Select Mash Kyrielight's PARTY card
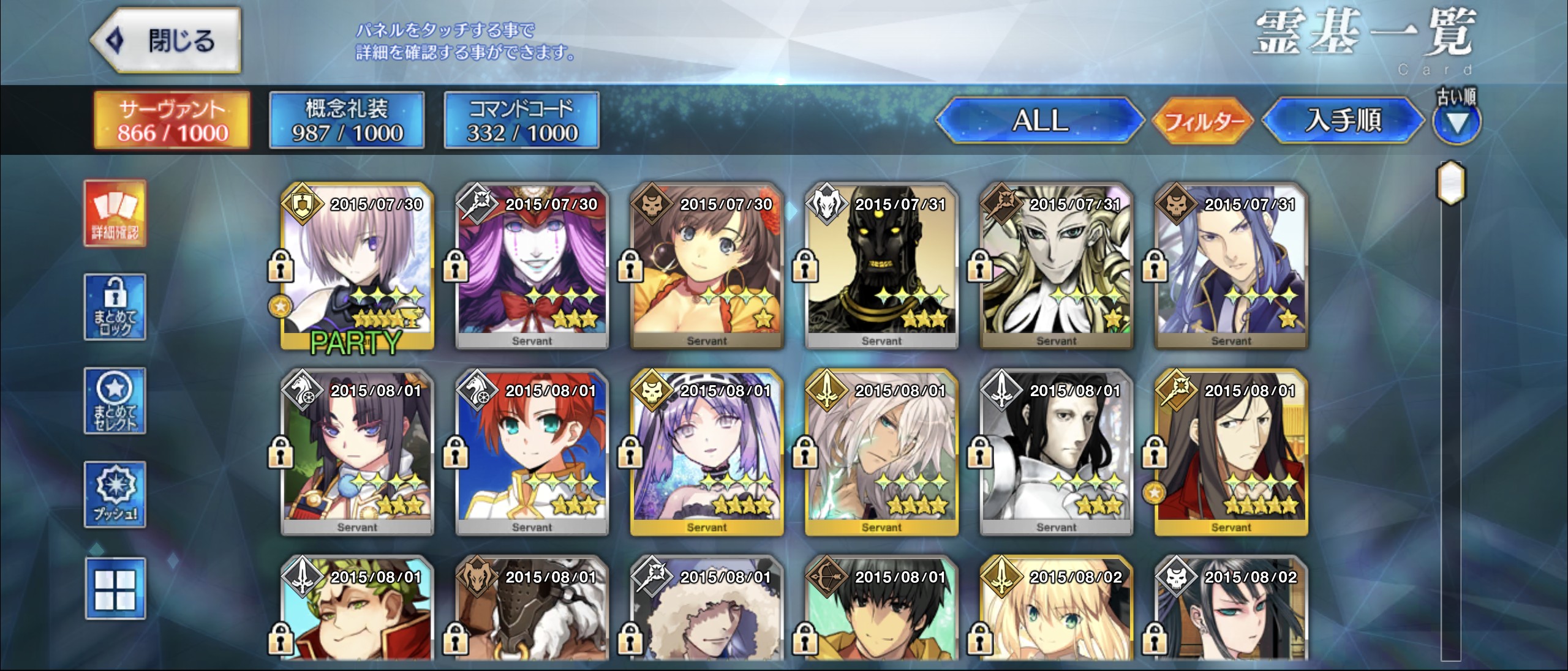Image resolution: width=1568 pixels, height=671 pixels. [x=357, y=266]
